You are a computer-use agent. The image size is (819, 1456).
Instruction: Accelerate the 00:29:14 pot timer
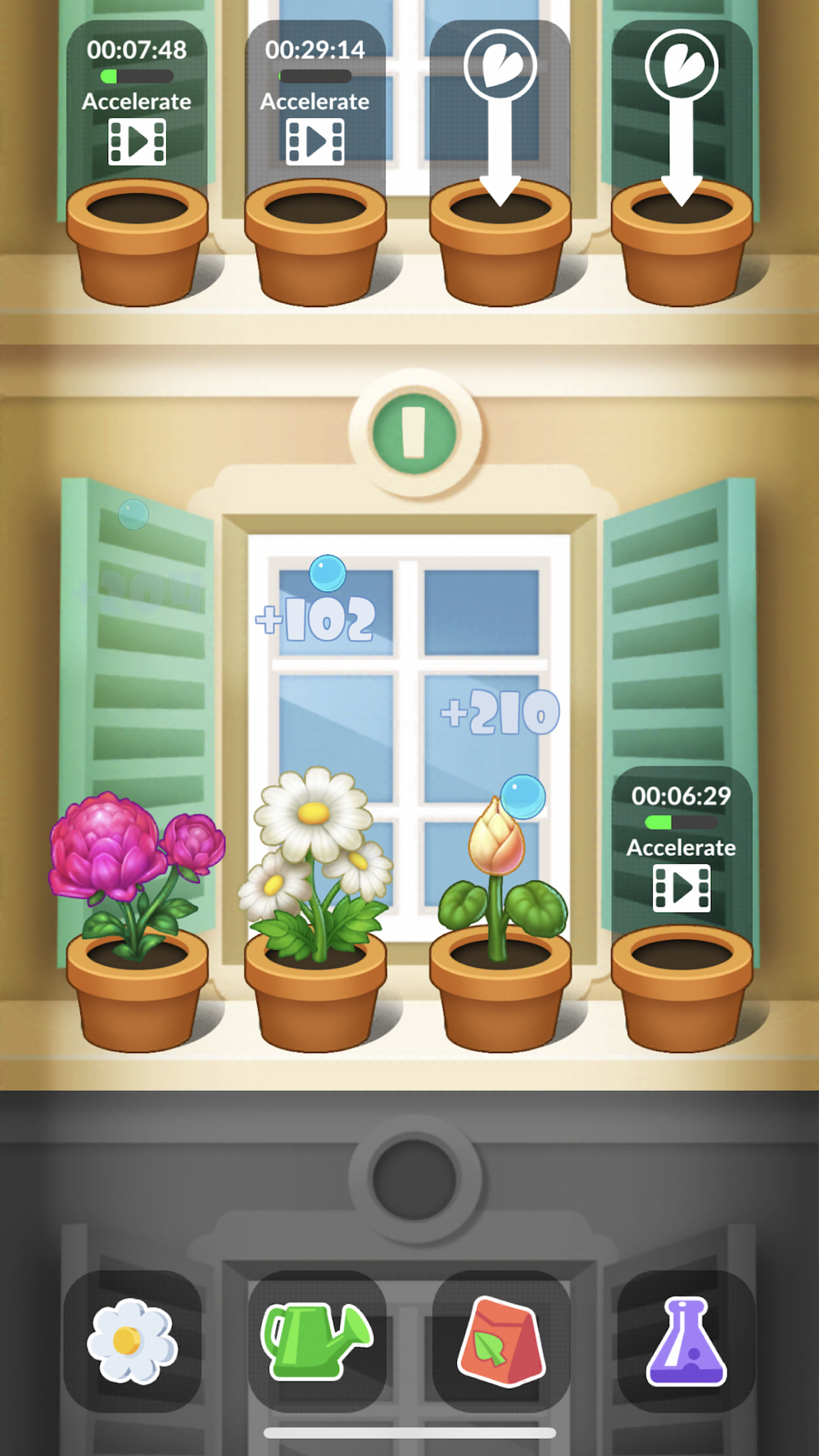tap(315, 141)
